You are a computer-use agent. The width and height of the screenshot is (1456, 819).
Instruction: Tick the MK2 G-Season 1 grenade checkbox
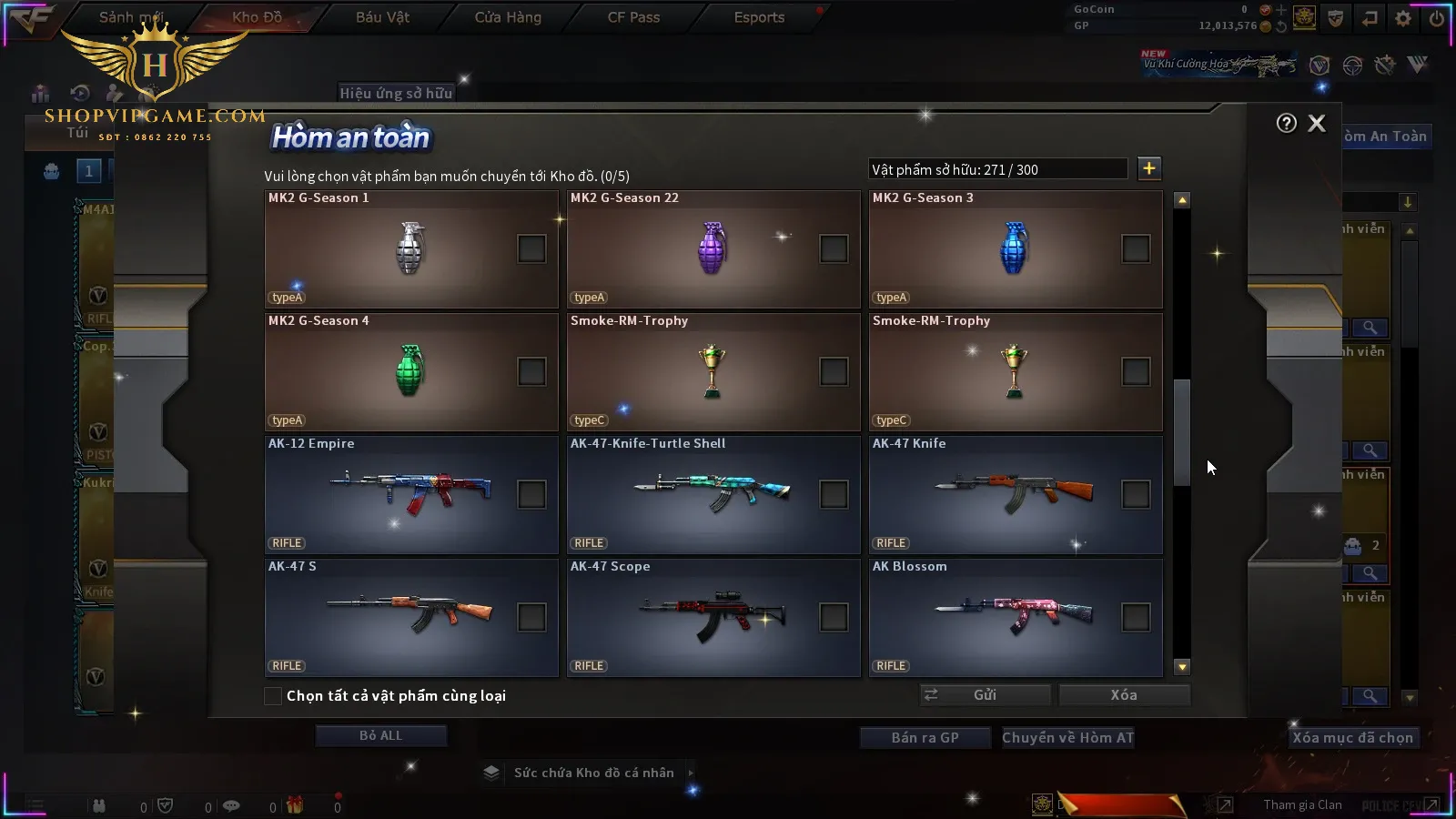[531, 248]
